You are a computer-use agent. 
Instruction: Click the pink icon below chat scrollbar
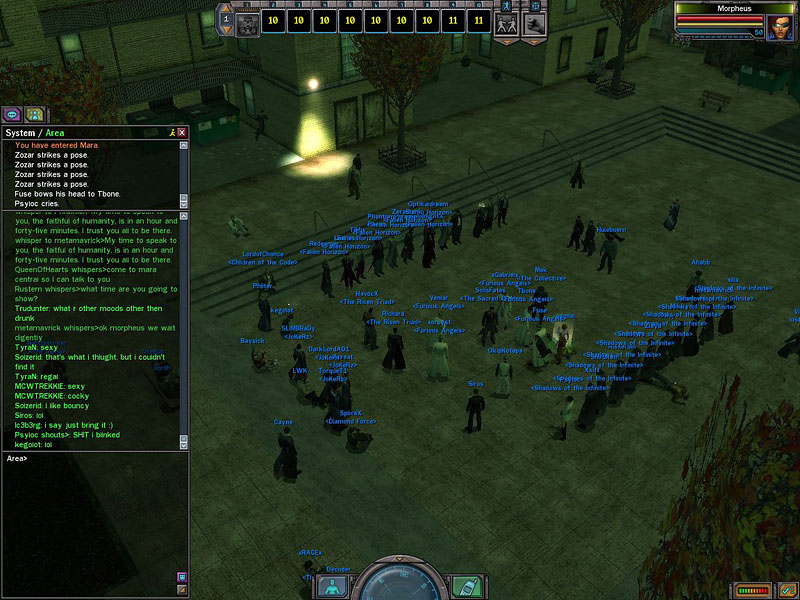coord(182,577)
